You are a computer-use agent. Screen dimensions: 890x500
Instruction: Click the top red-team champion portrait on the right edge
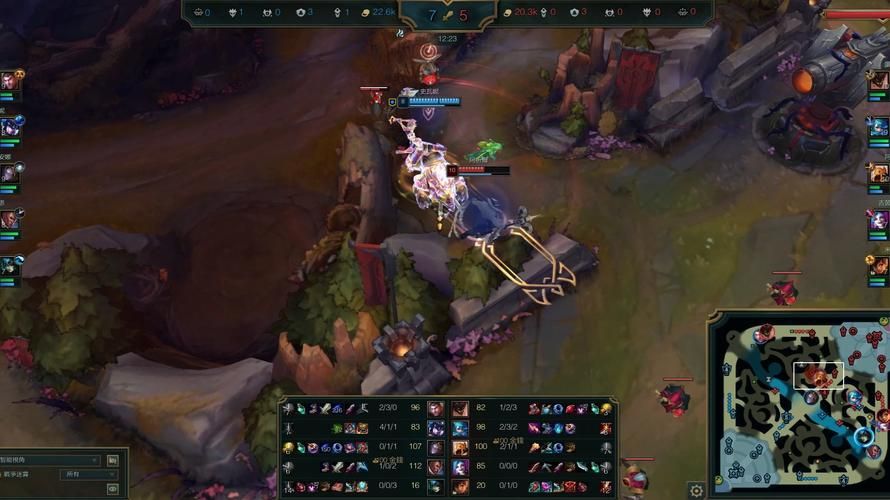click(x=879, y=80)
